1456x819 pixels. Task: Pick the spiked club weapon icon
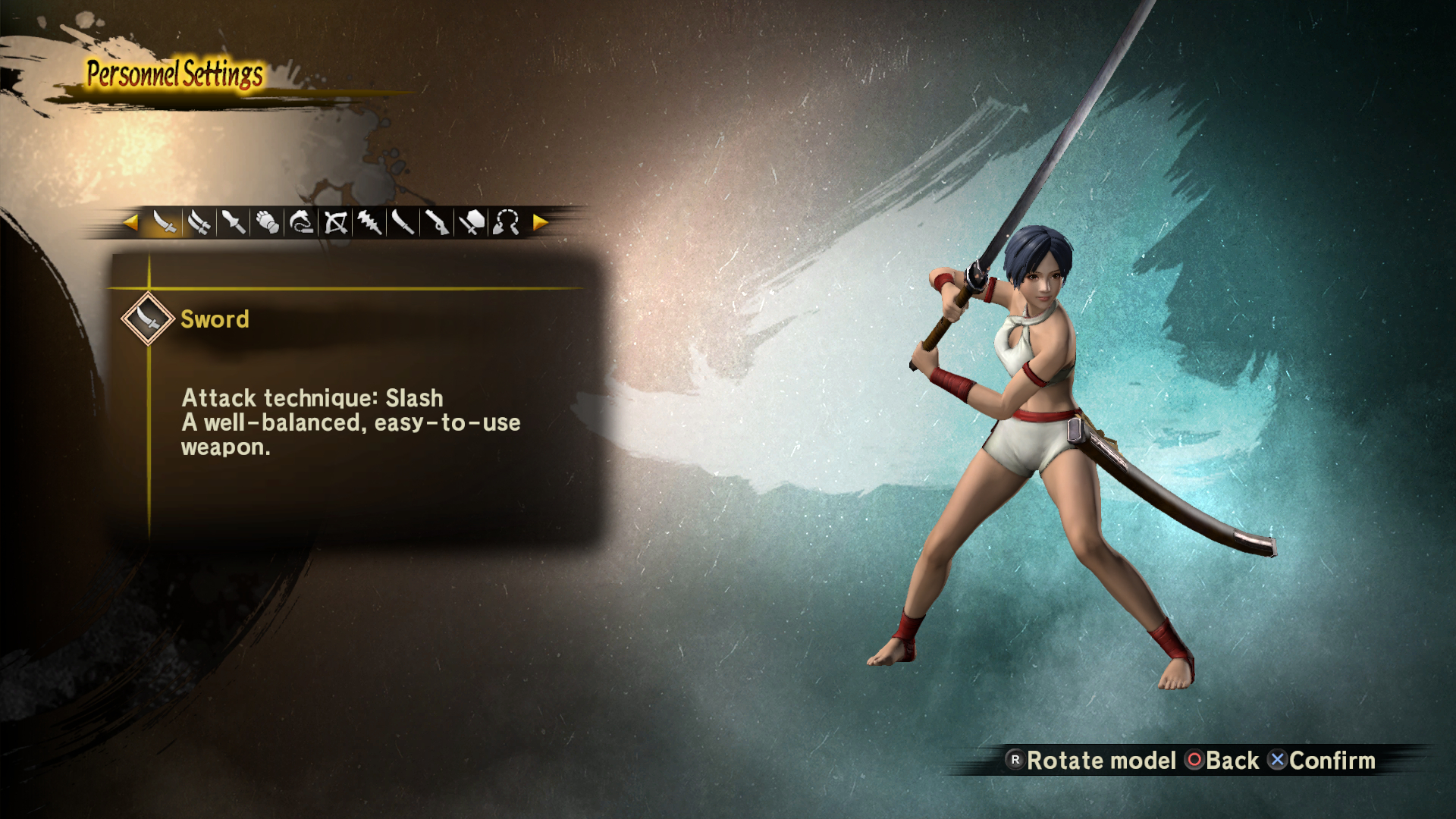click(369, 222)
